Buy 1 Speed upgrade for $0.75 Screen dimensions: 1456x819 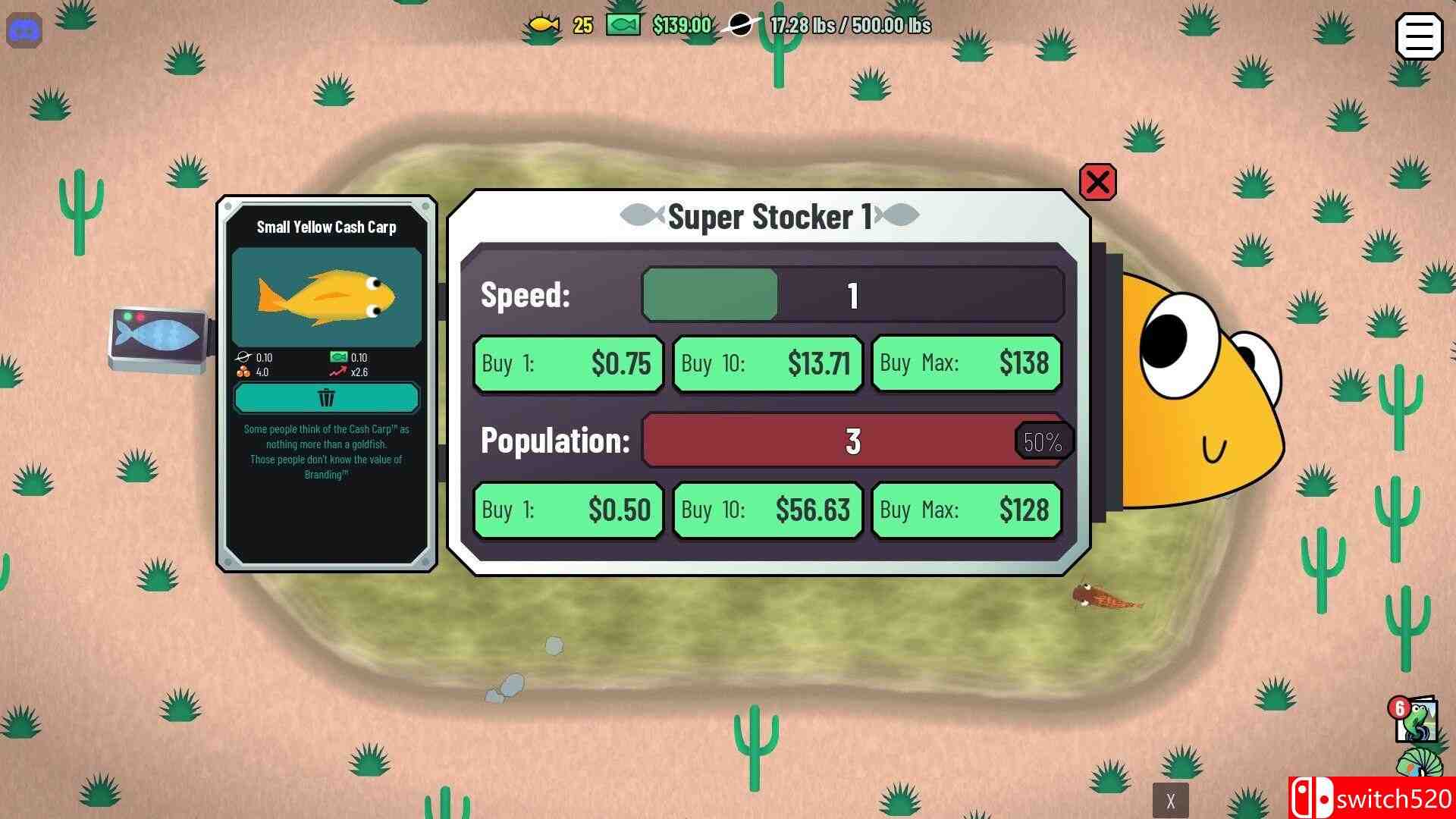[567, 364]
